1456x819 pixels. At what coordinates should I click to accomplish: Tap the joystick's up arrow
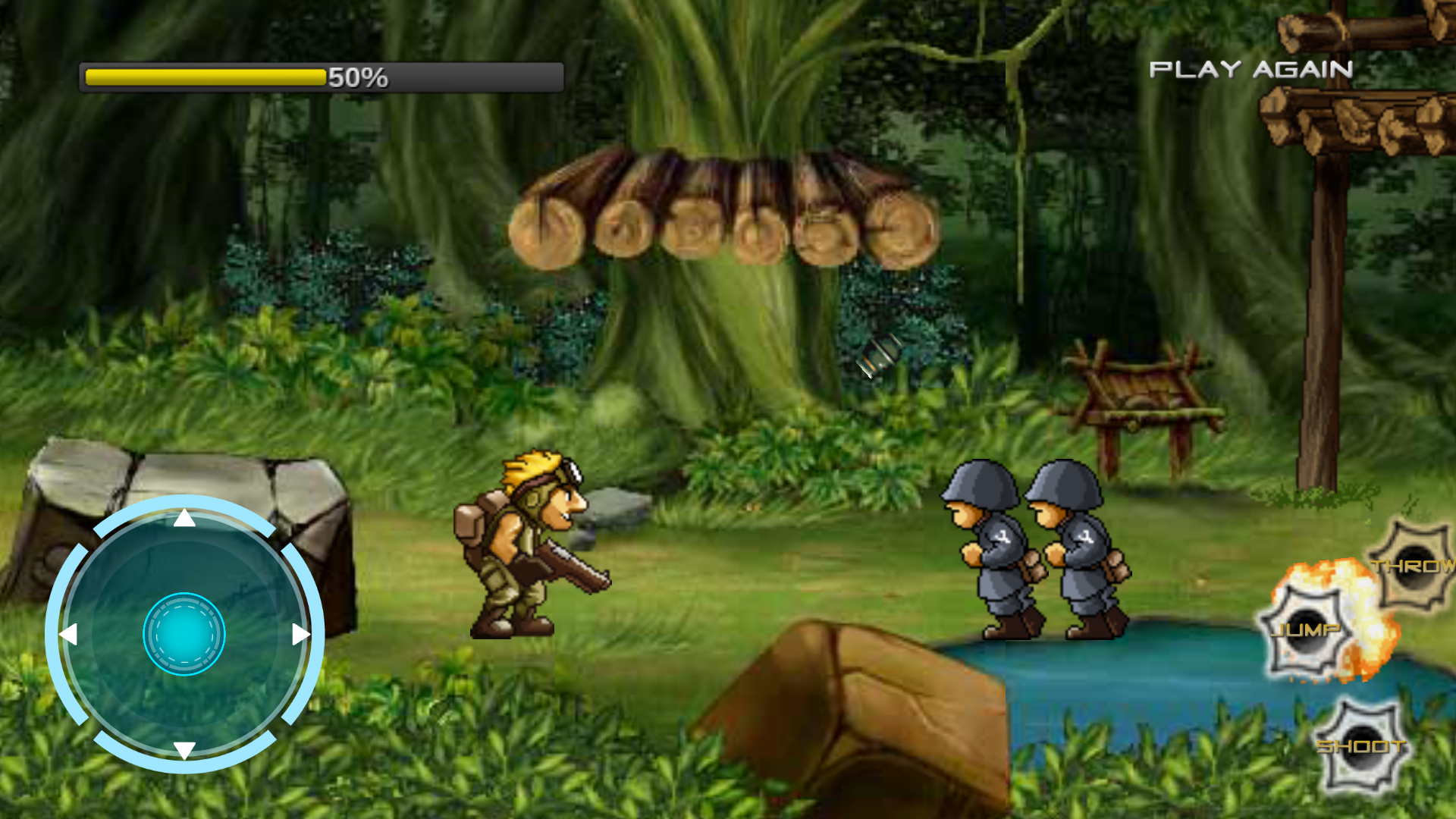(x=184, y=519)
